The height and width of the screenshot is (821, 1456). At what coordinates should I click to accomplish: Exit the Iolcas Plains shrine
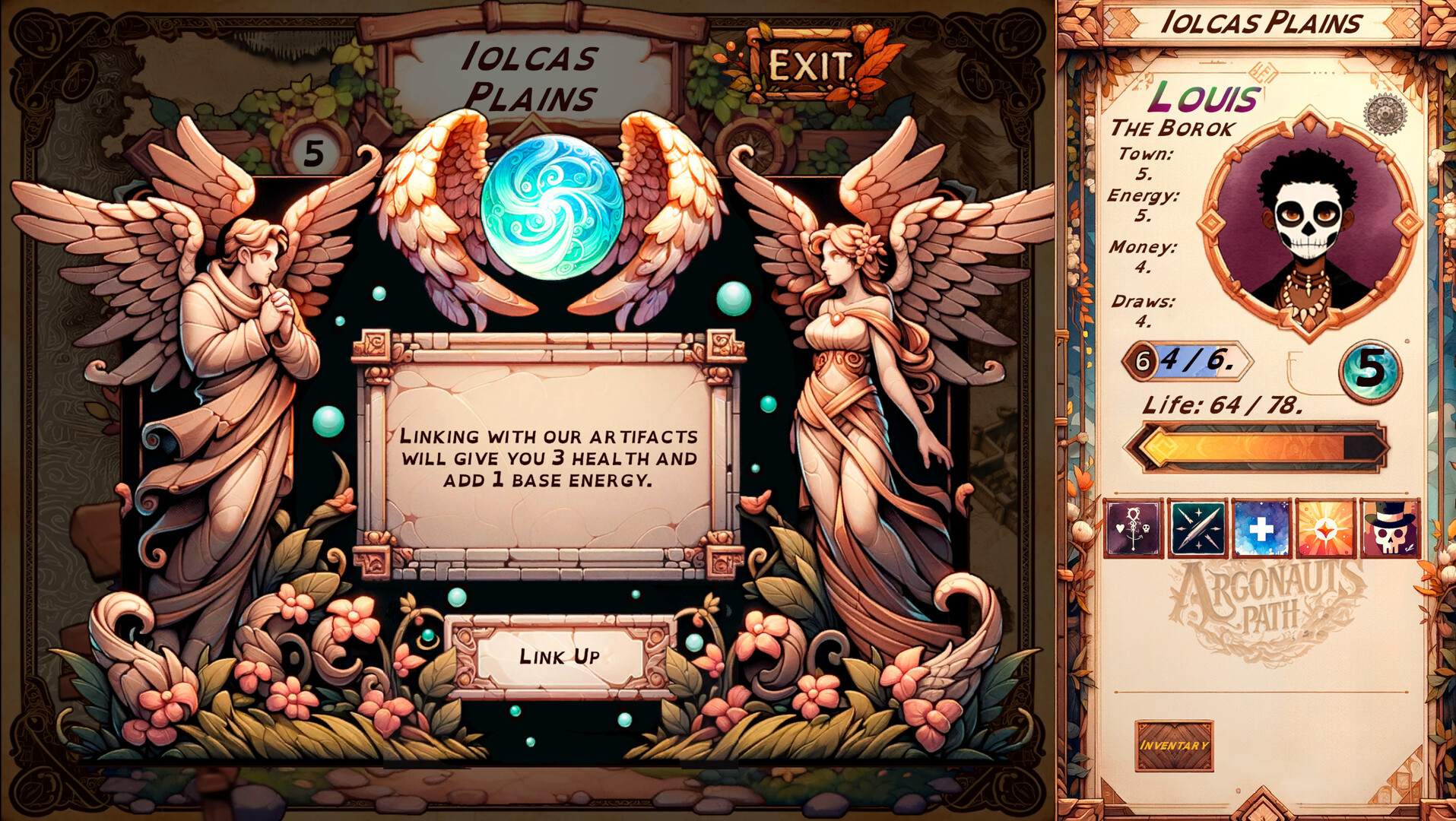(x=809, y=66)
